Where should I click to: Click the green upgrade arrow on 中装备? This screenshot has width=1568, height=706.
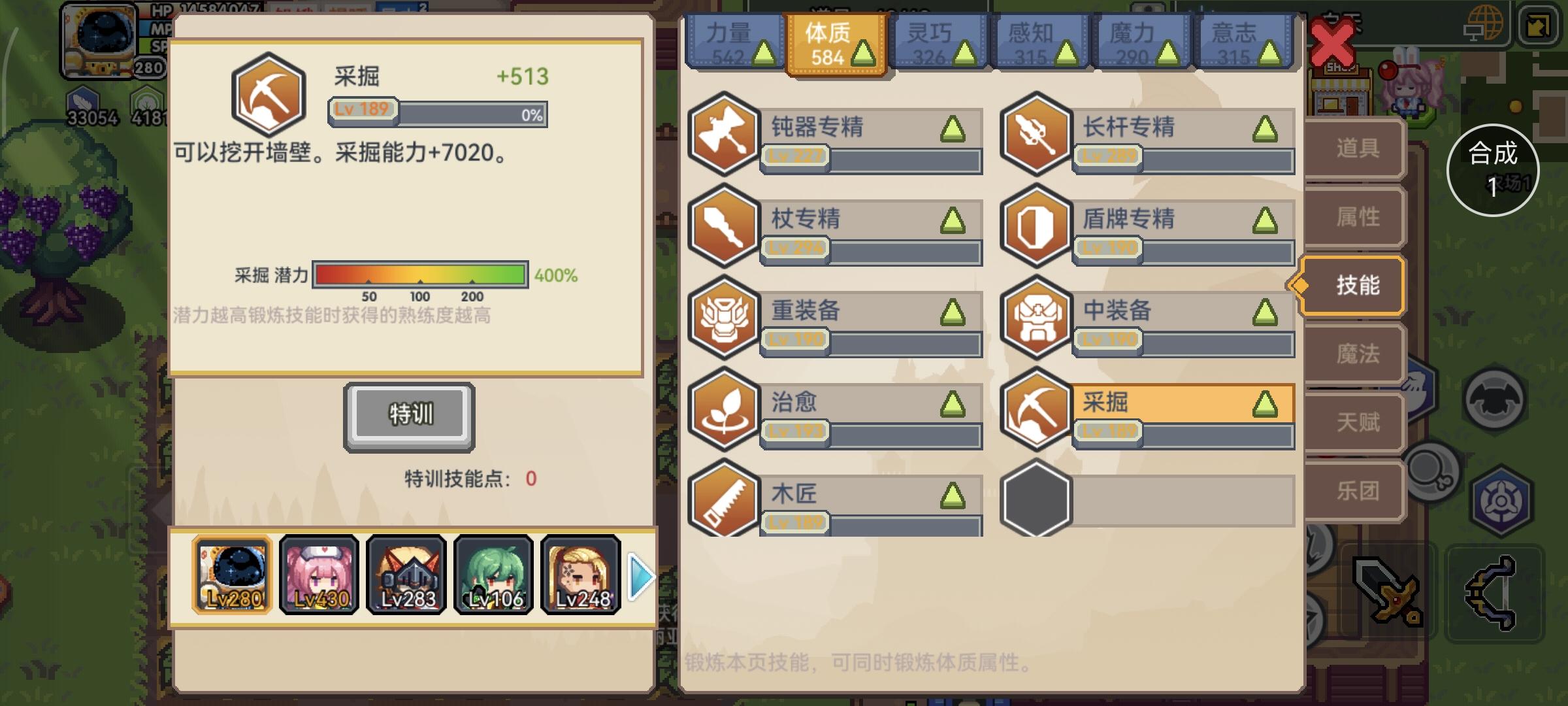click(x=1266, y=314)
